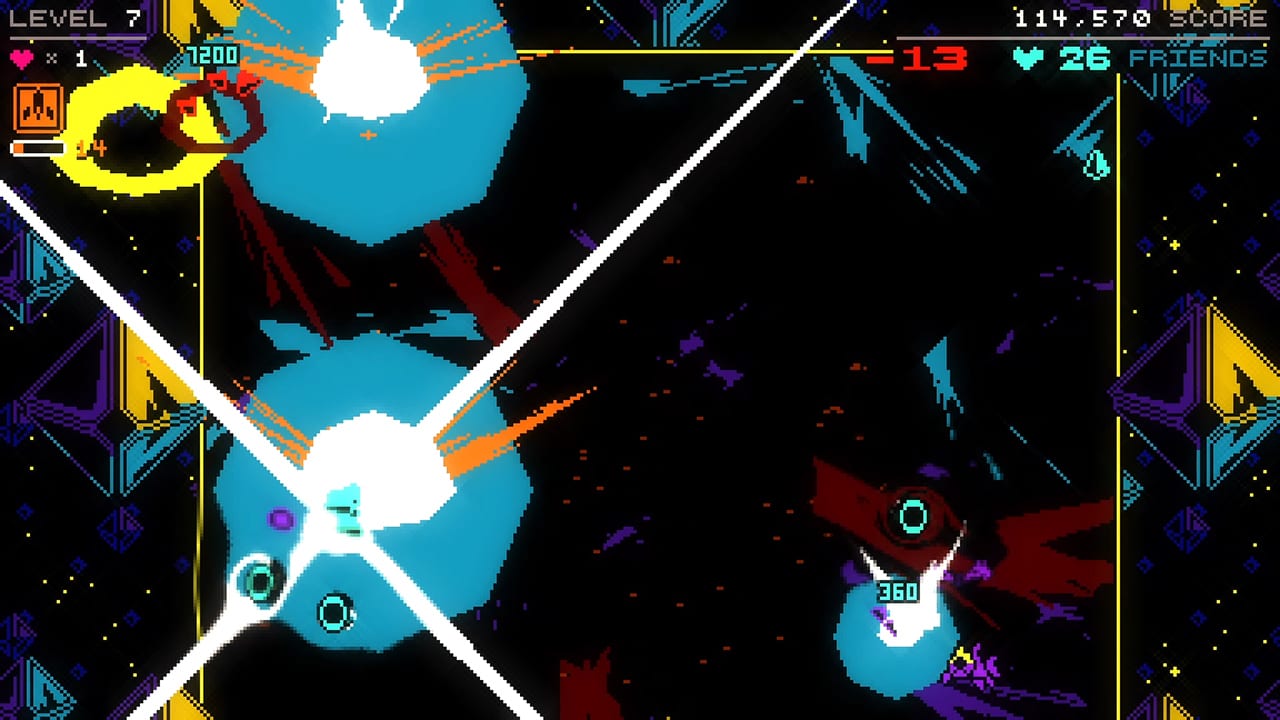Click the red -13 counter

click(931, 58)
